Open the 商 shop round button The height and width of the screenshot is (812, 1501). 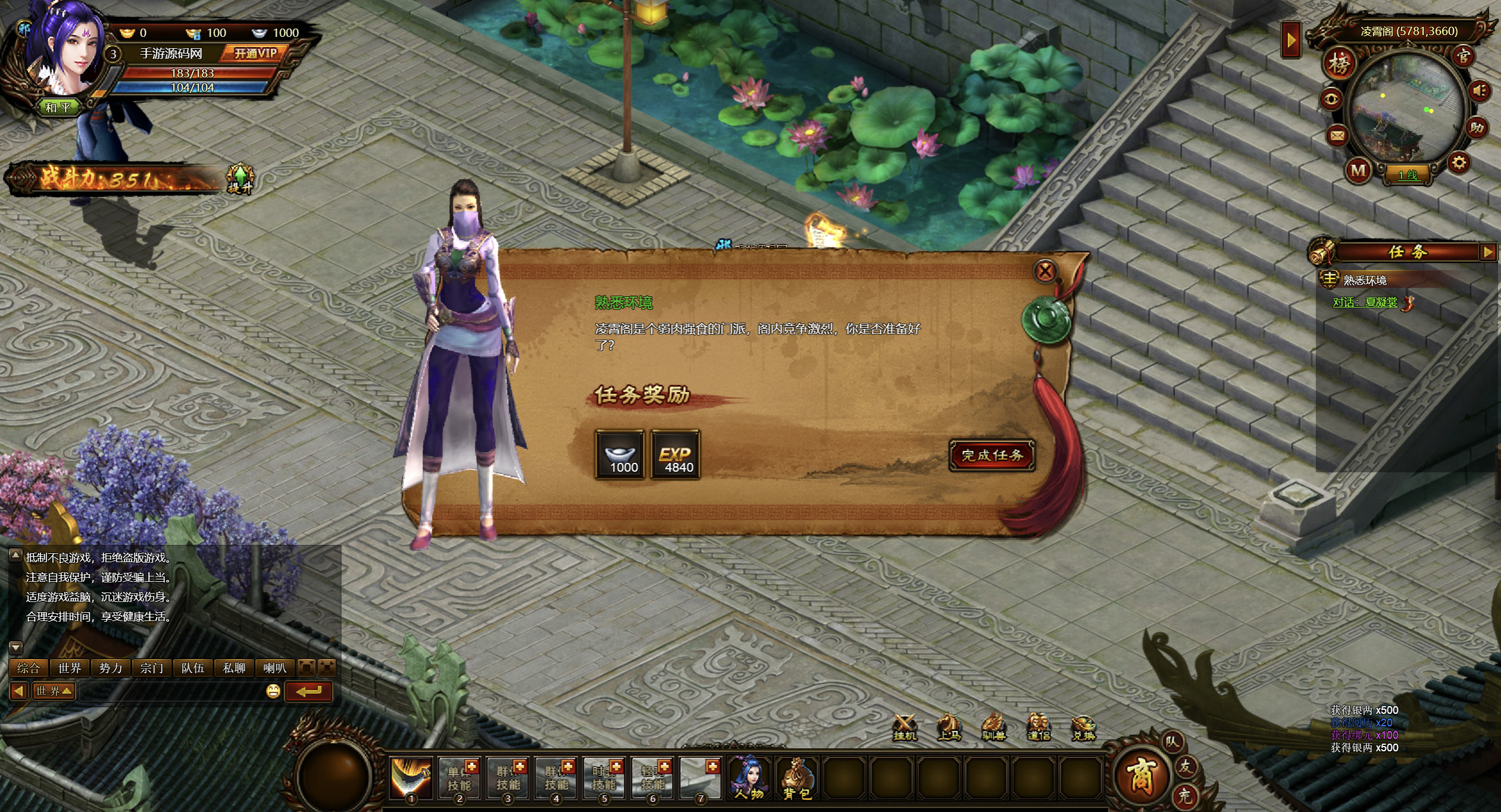(1140, 776)
